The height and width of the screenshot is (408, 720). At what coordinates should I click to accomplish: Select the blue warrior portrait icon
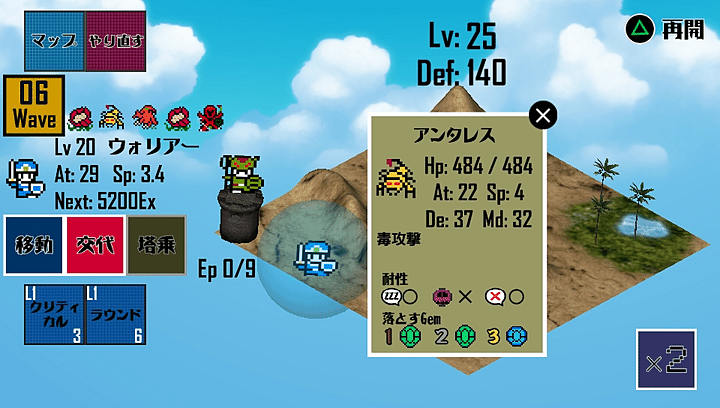coord(25,177)
